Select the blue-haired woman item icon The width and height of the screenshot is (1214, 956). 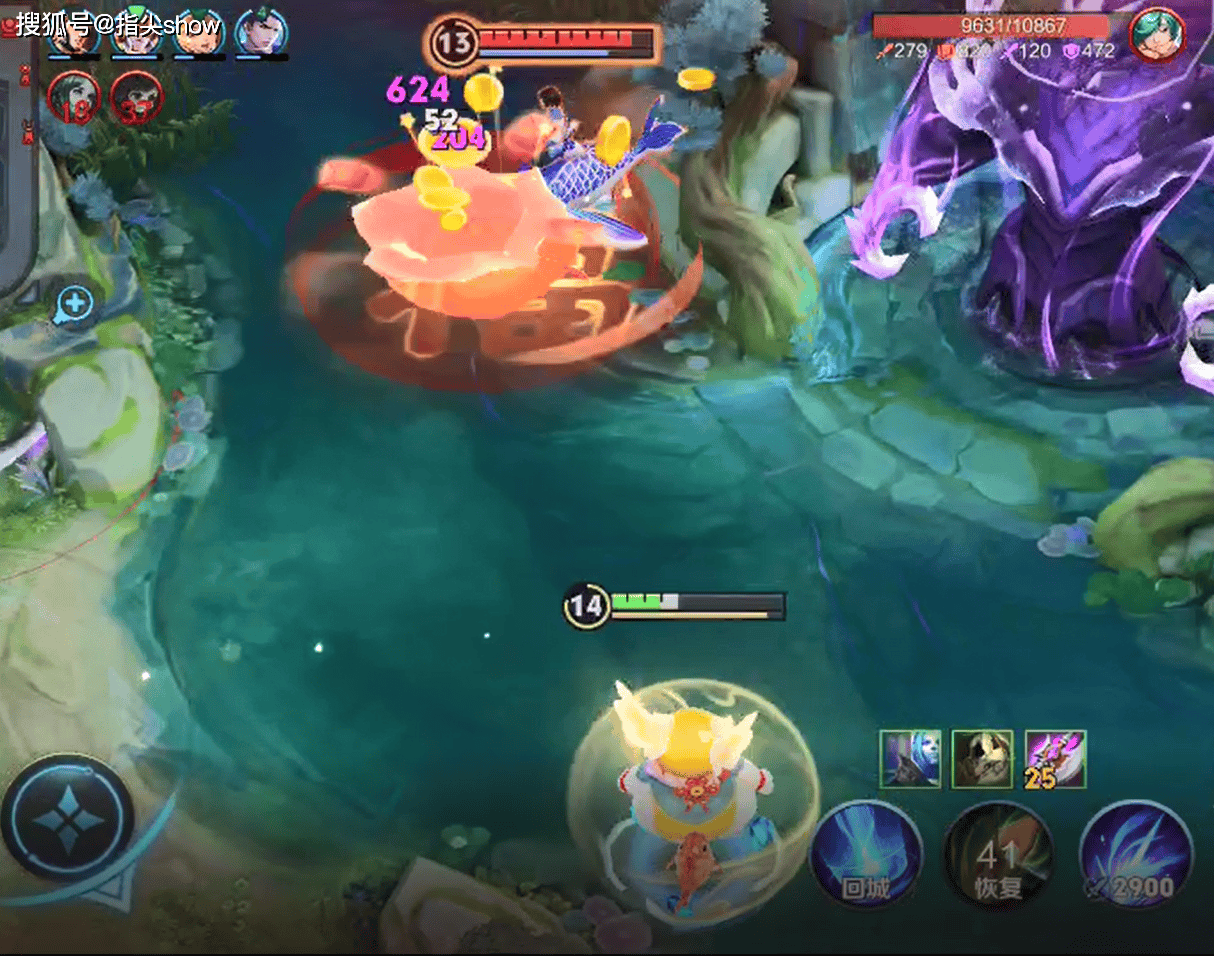click(910, 759)
